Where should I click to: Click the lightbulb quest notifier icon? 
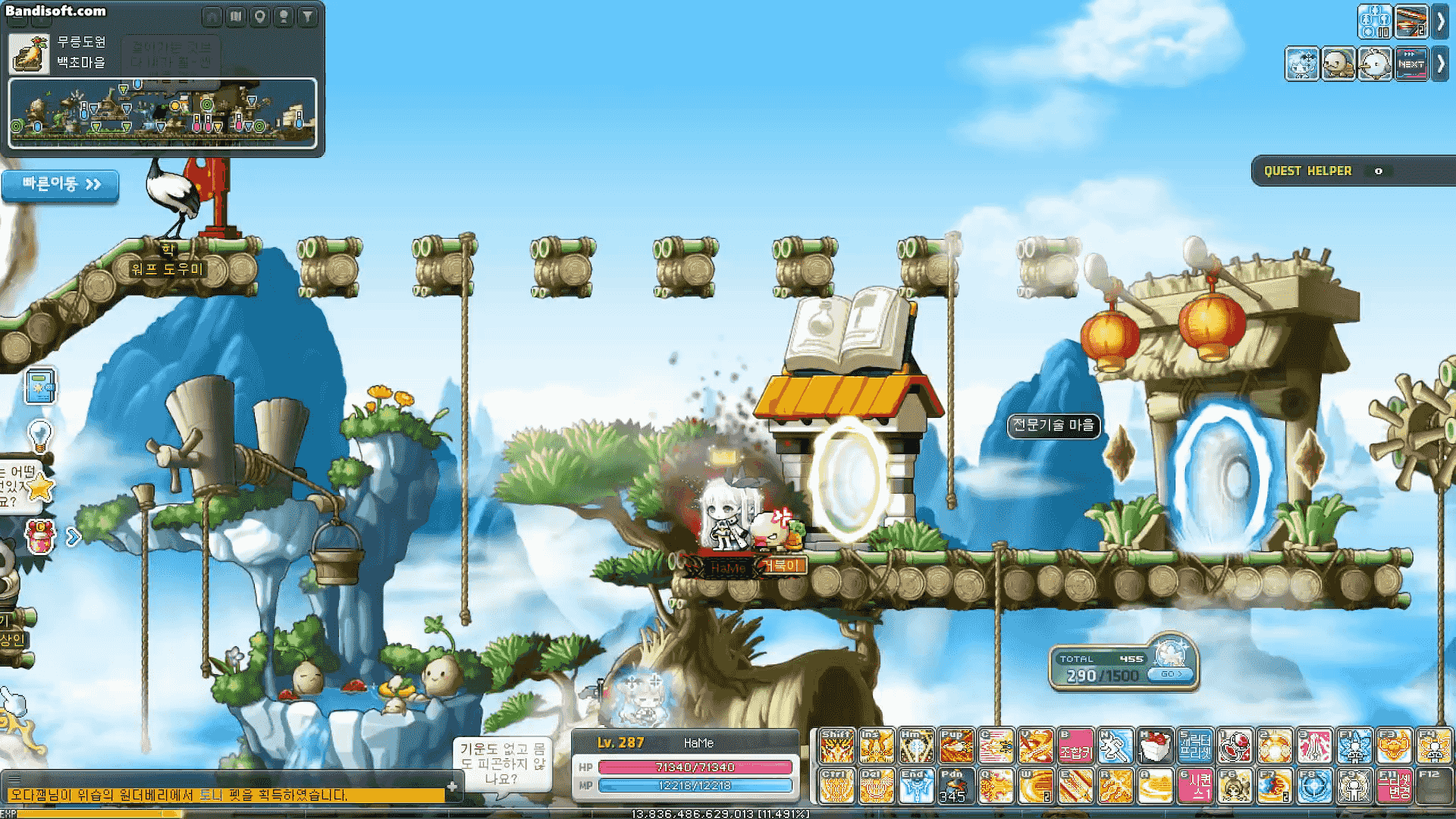(39, 435)
